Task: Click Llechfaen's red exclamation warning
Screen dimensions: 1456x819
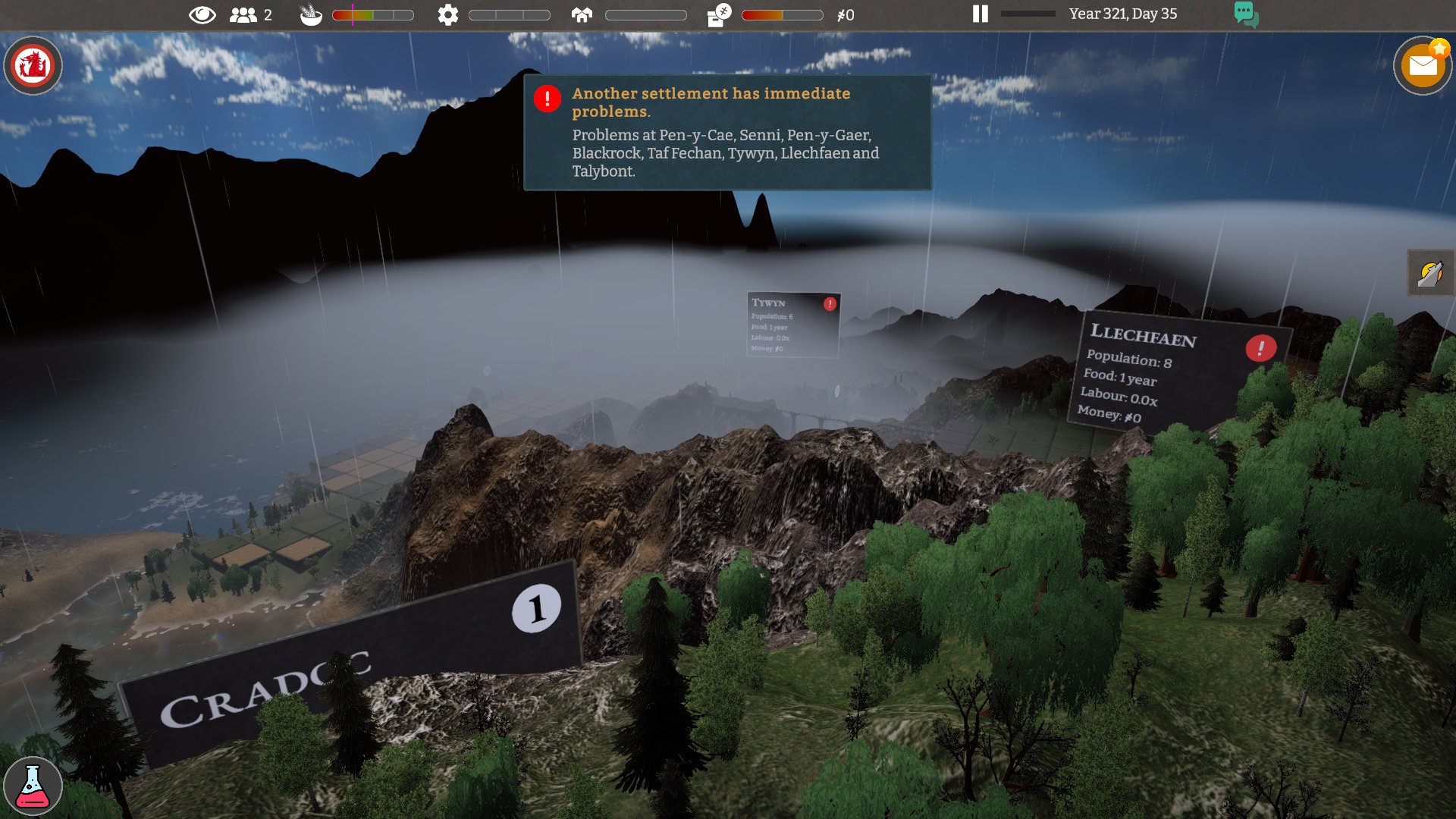Action: (1260, 348)
